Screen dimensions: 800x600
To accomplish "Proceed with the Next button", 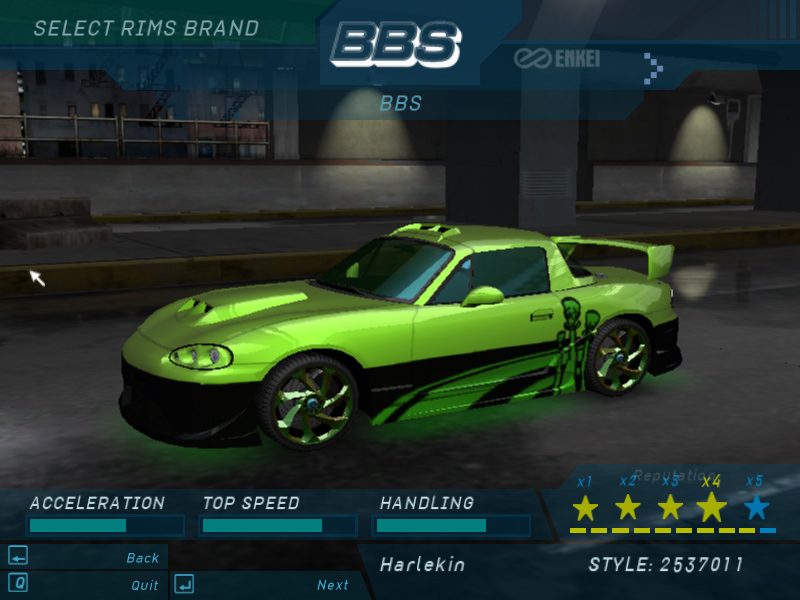I will 332,585.
